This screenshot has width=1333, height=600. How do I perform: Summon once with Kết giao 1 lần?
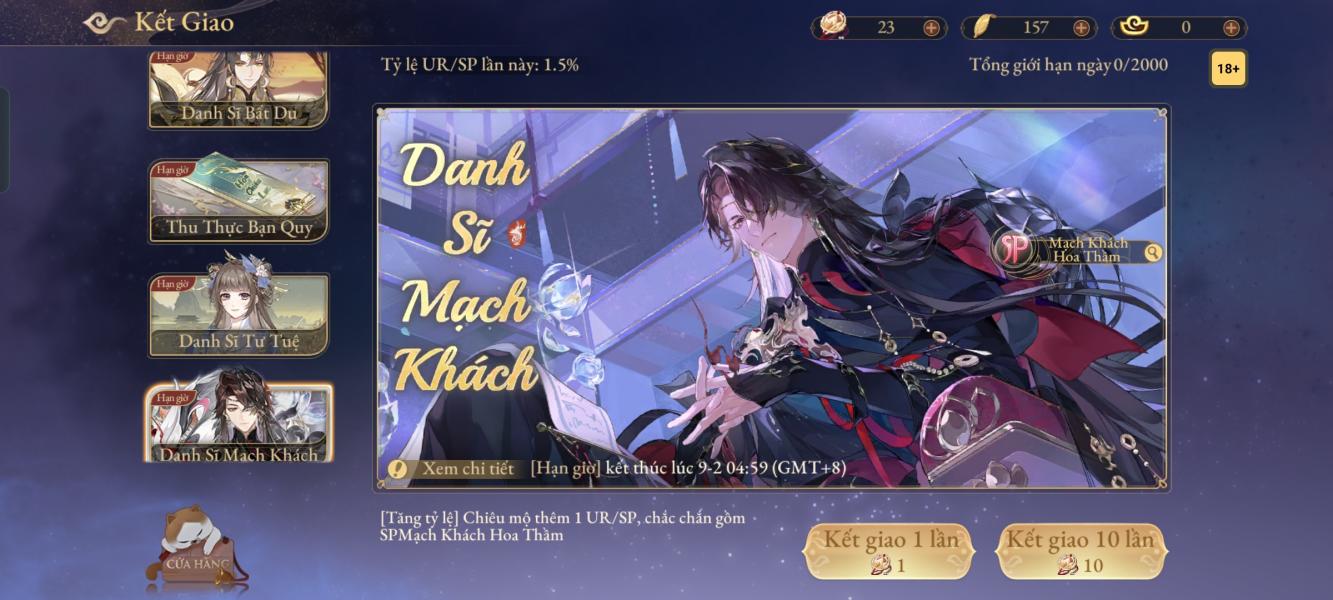coord(889,551)
